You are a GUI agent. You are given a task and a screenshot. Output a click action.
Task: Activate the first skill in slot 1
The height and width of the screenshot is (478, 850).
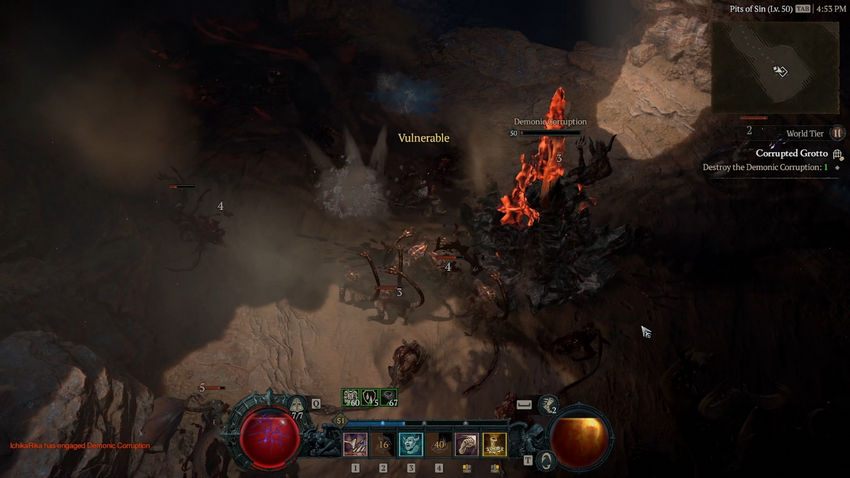355,444
